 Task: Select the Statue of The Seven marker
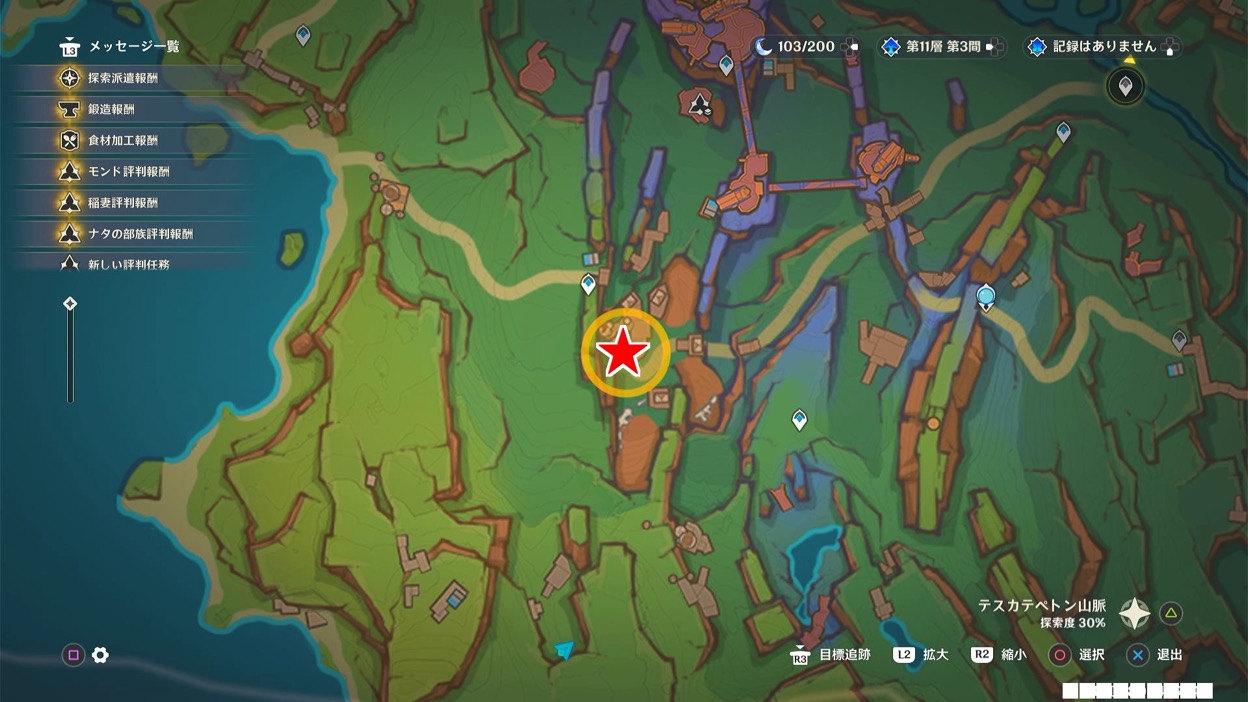click(x=986, y=297)
